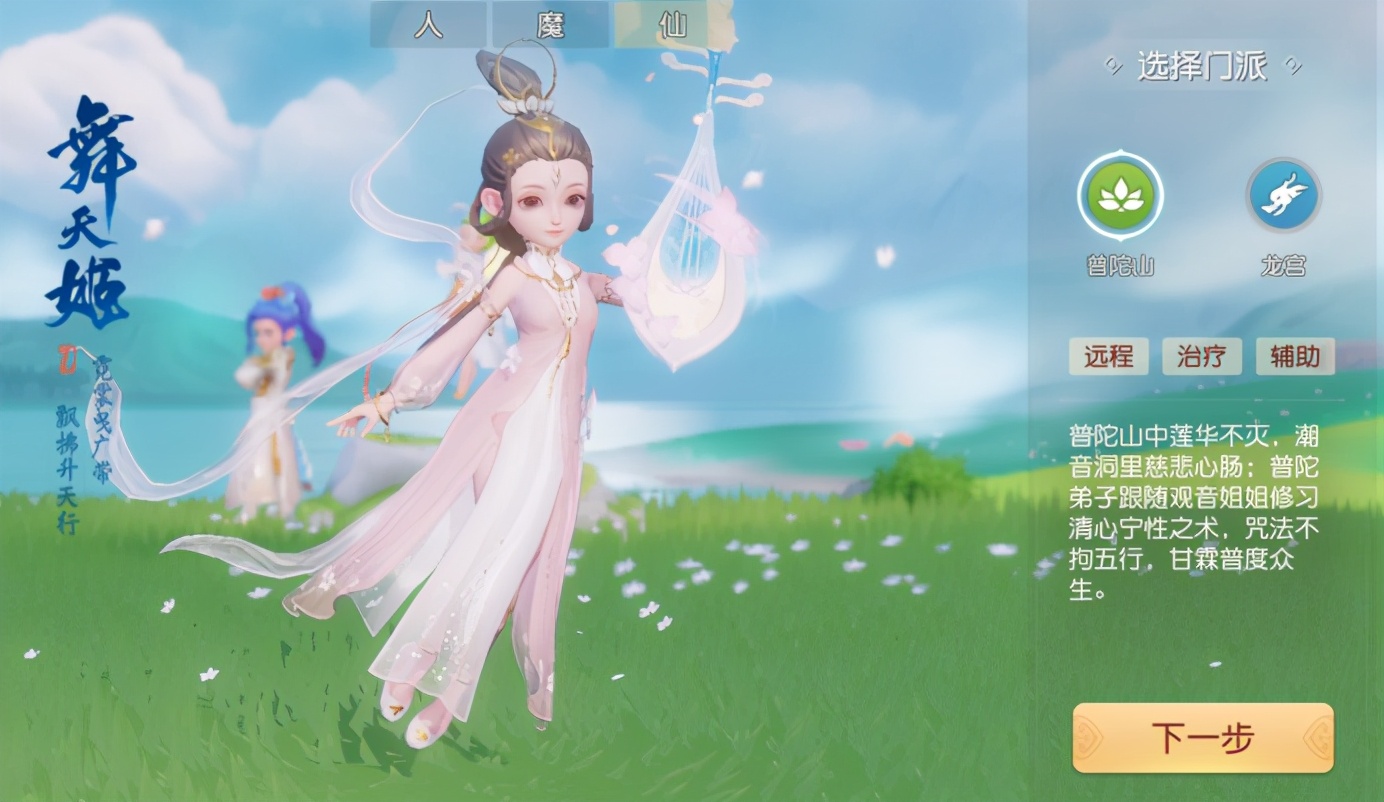Select the Putuoshan green lotus sect icon
The width and height of the screenshot is (1384, 802).
(x=1120, y=196)
